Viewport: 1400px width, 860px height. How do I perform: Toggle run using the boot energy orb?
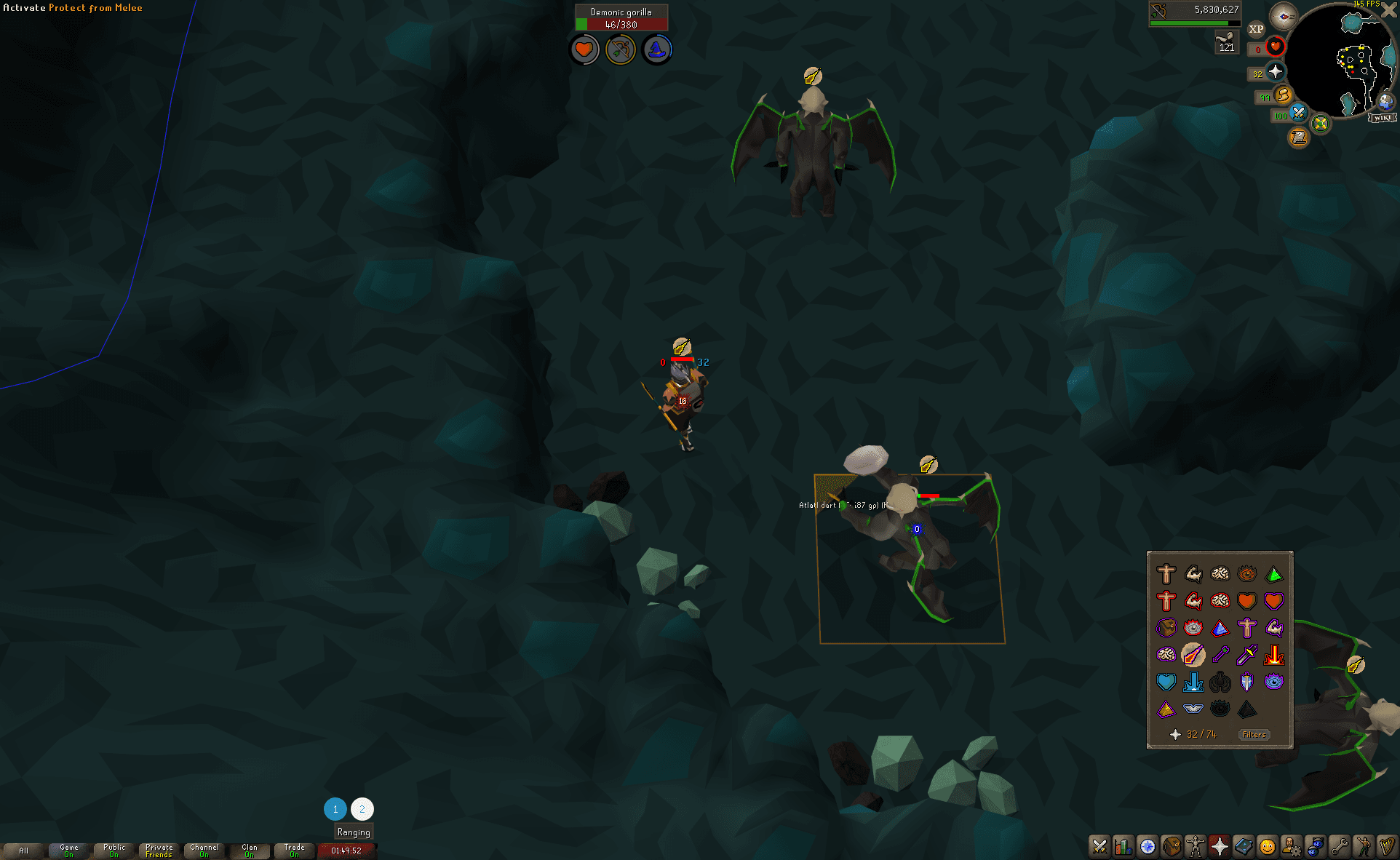(x=1283, y=96)
